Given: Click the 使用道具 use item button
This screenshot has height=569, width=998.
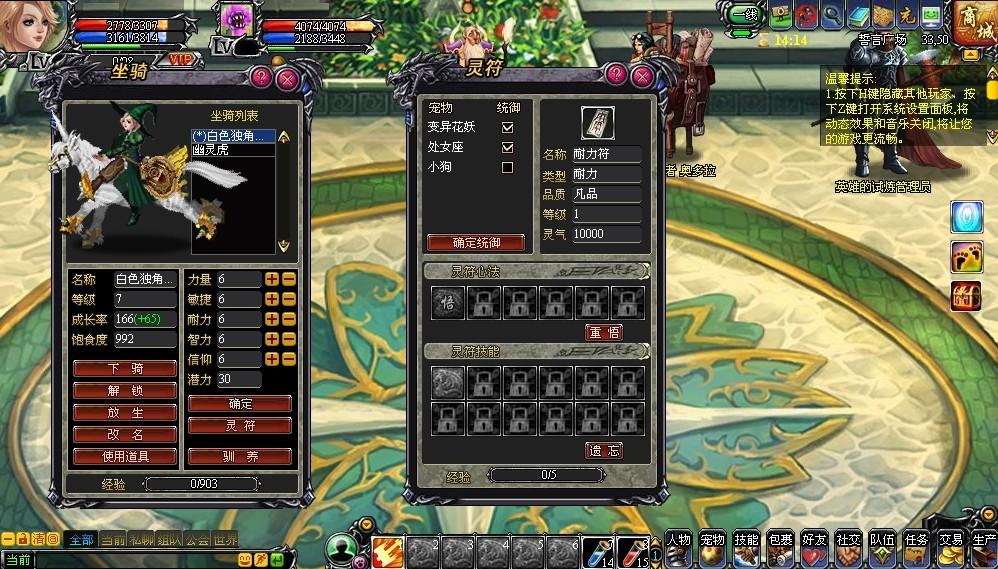Looking at the screenshot, I should pyautogui.click(x=125, y=457).
